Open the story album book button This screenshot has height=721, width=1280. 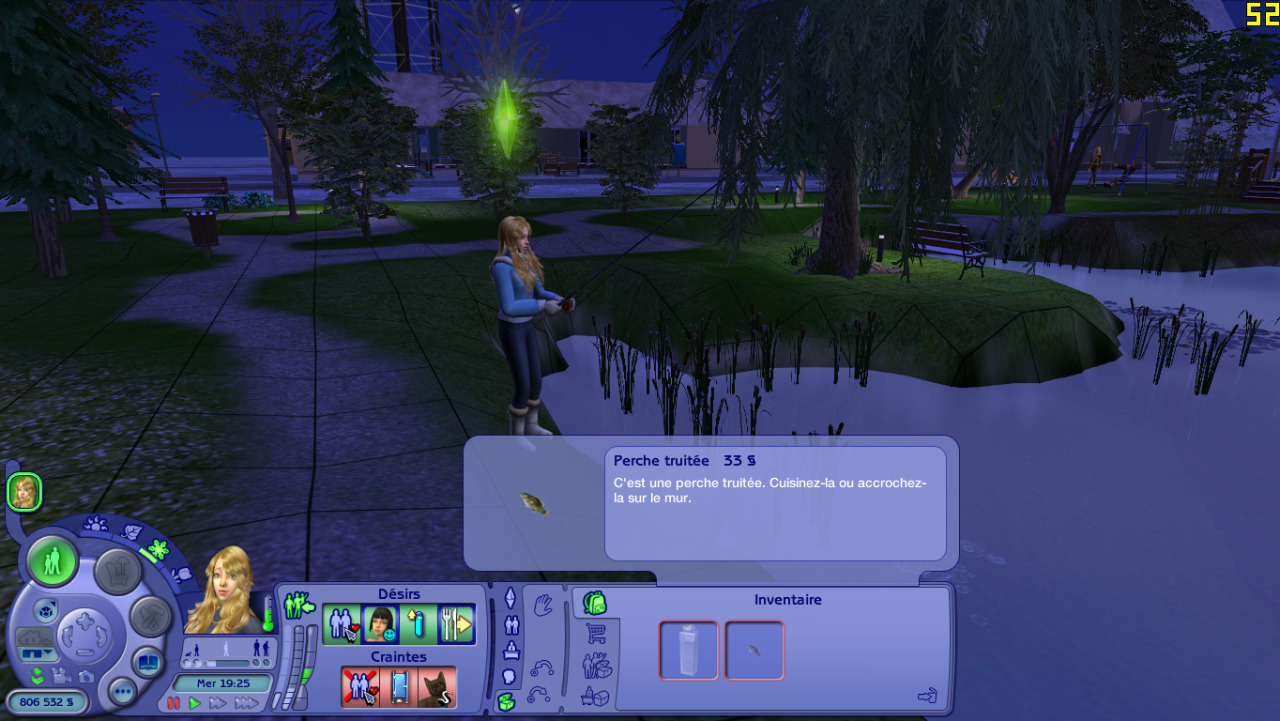pyautogui.click(x=147, y=662)
